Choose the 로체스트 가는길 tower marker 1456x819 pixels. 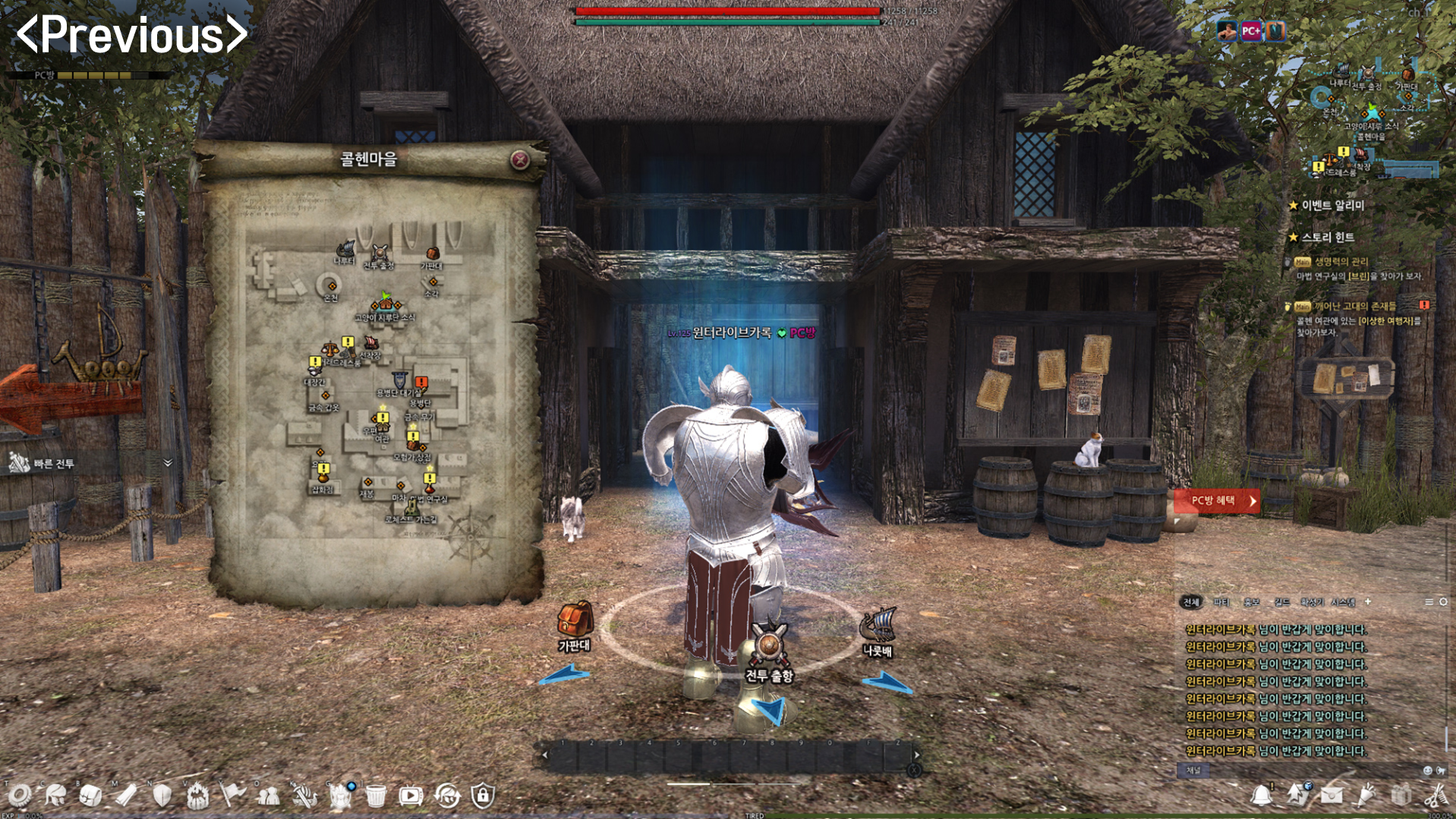click(x=411, y=506)
